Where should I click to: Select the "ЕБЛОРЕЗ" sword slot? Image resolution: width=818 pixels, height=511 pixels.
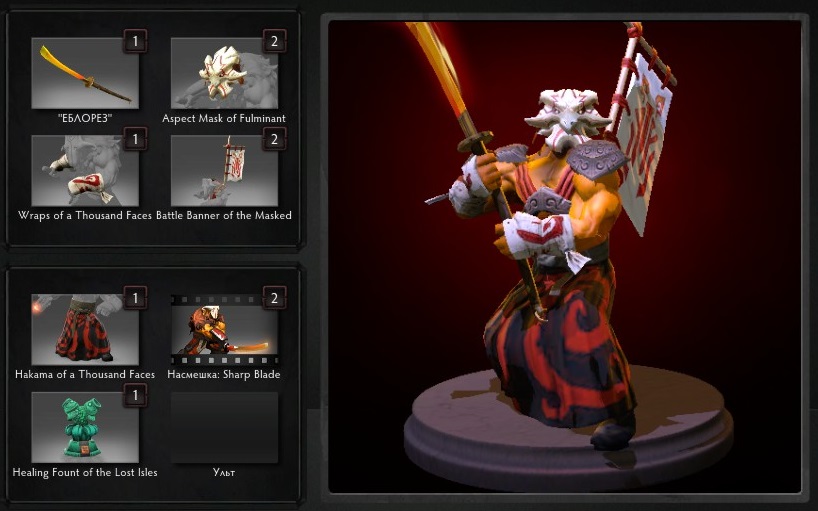click(85, 73)
